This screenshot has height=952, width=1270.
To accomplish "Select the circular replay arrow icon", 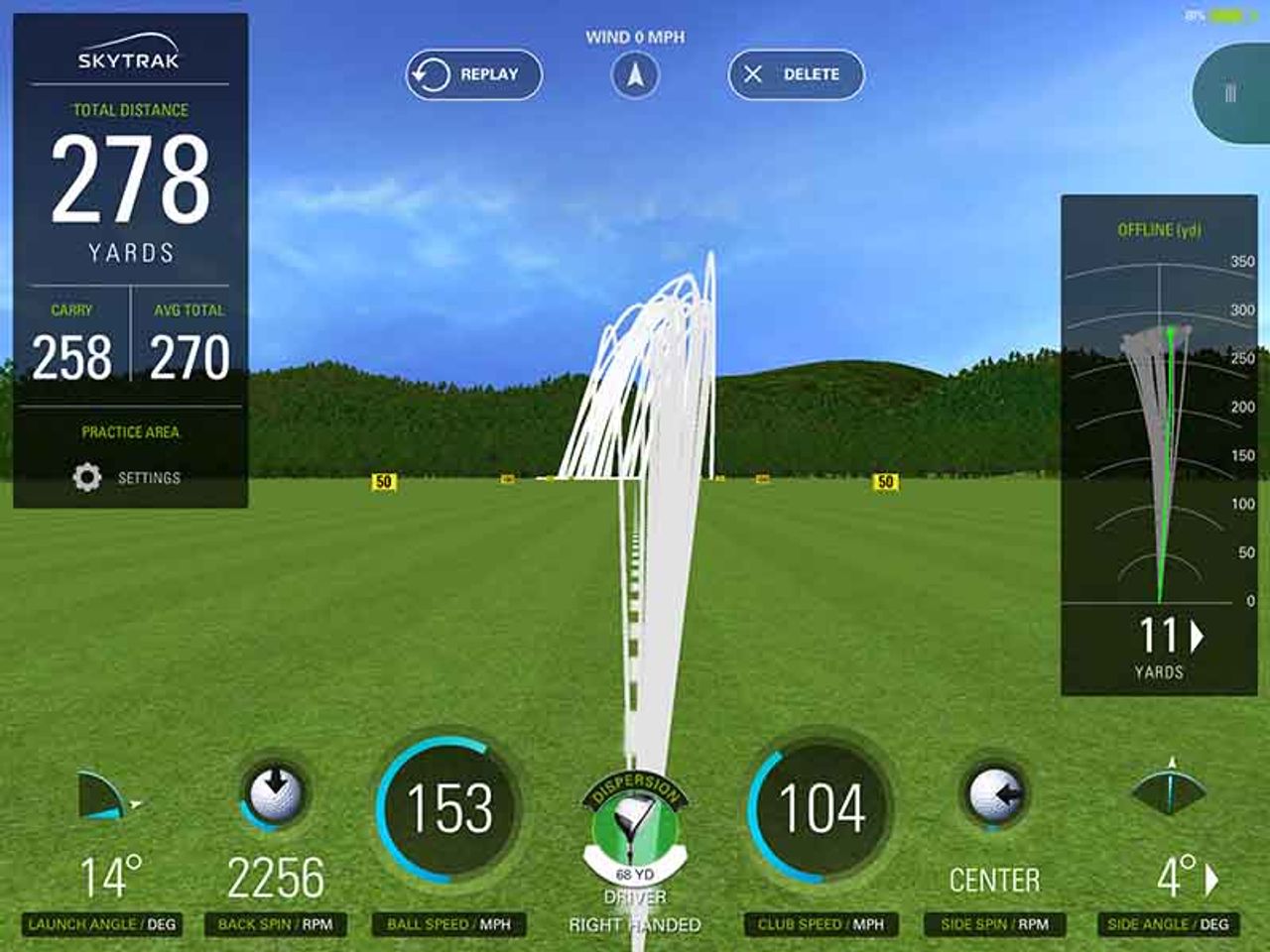I will tap(431, 73).
